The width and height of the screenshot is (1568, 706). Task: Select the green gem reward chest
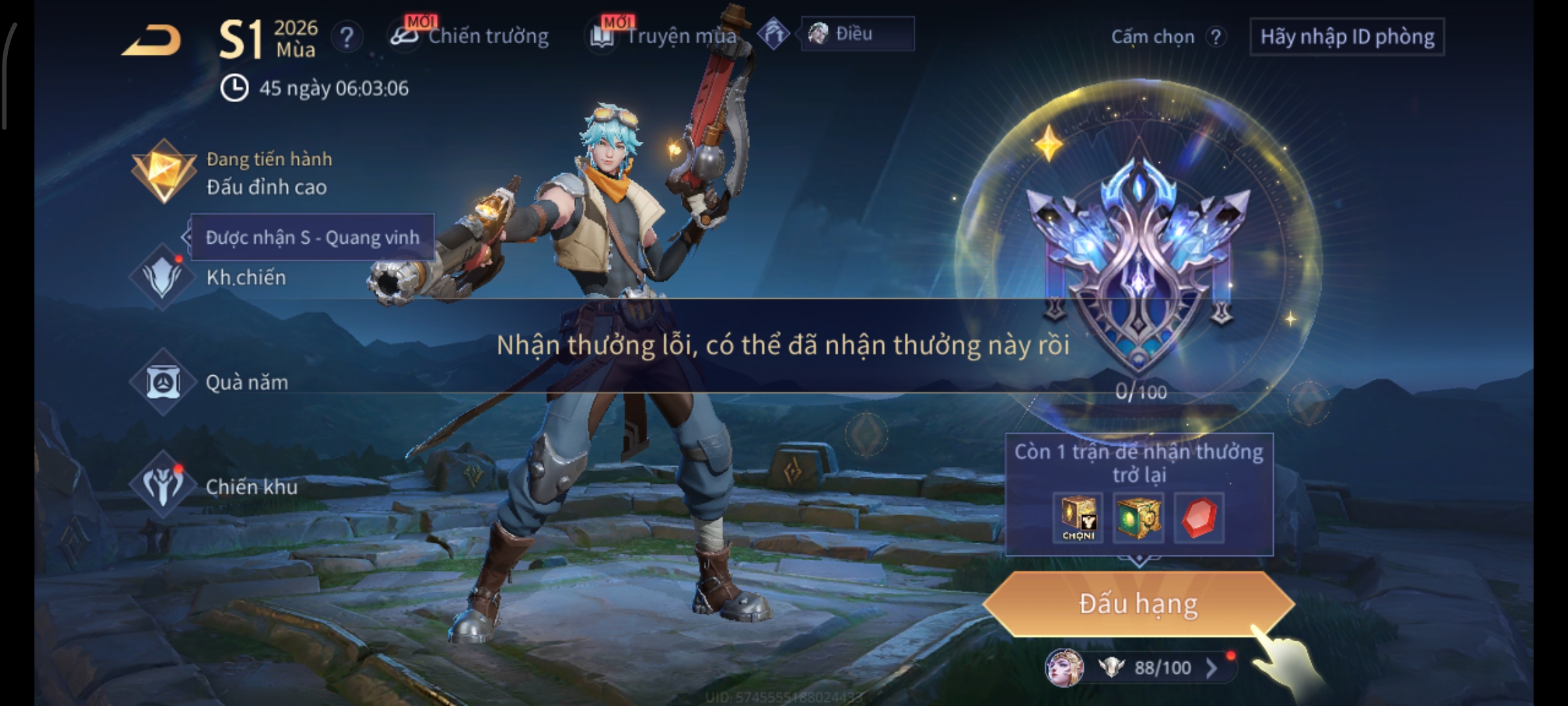tap(1137, 518)
